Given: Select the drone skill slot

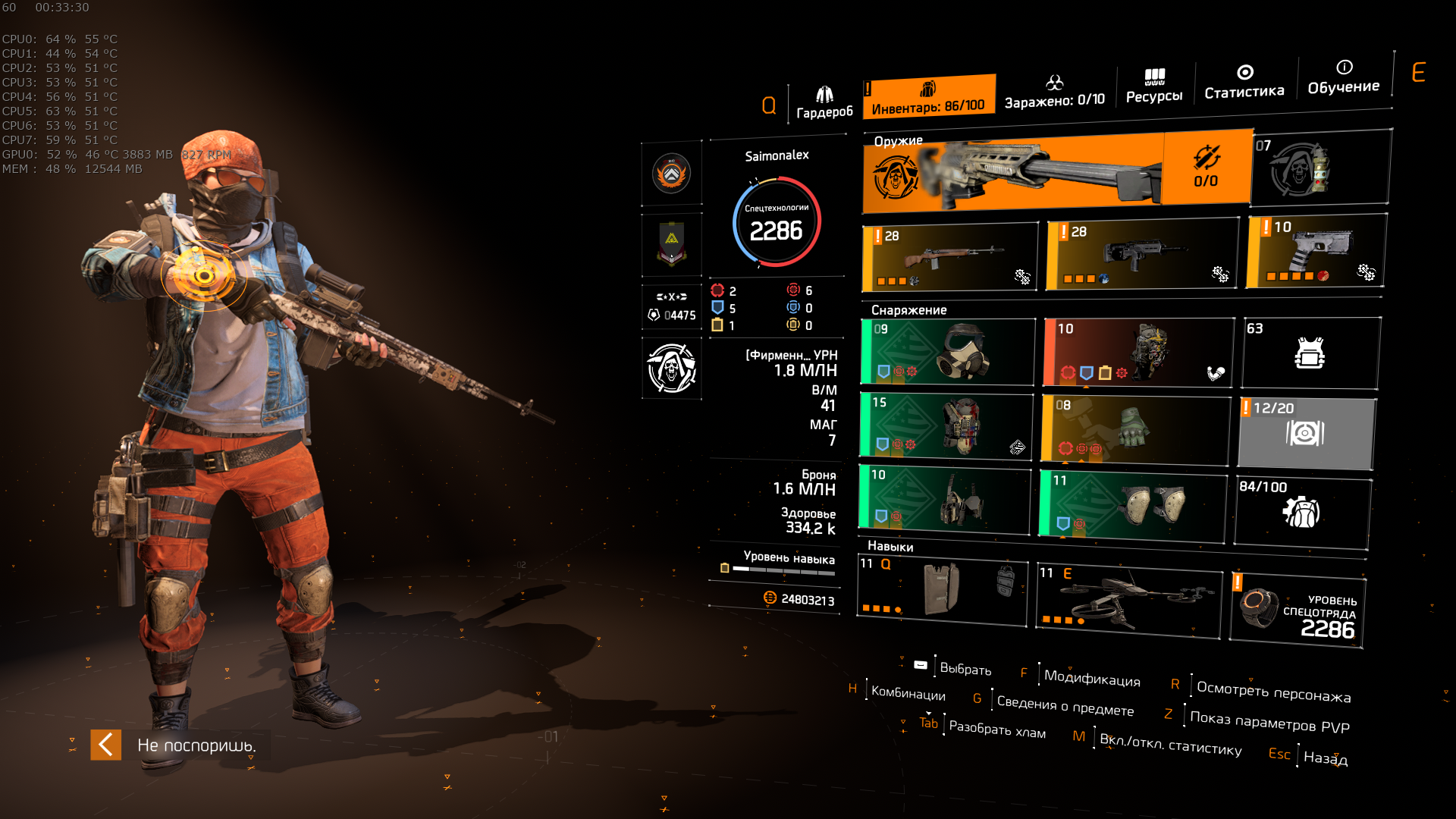Looking at the screenshot, I should coord(1128,600).
